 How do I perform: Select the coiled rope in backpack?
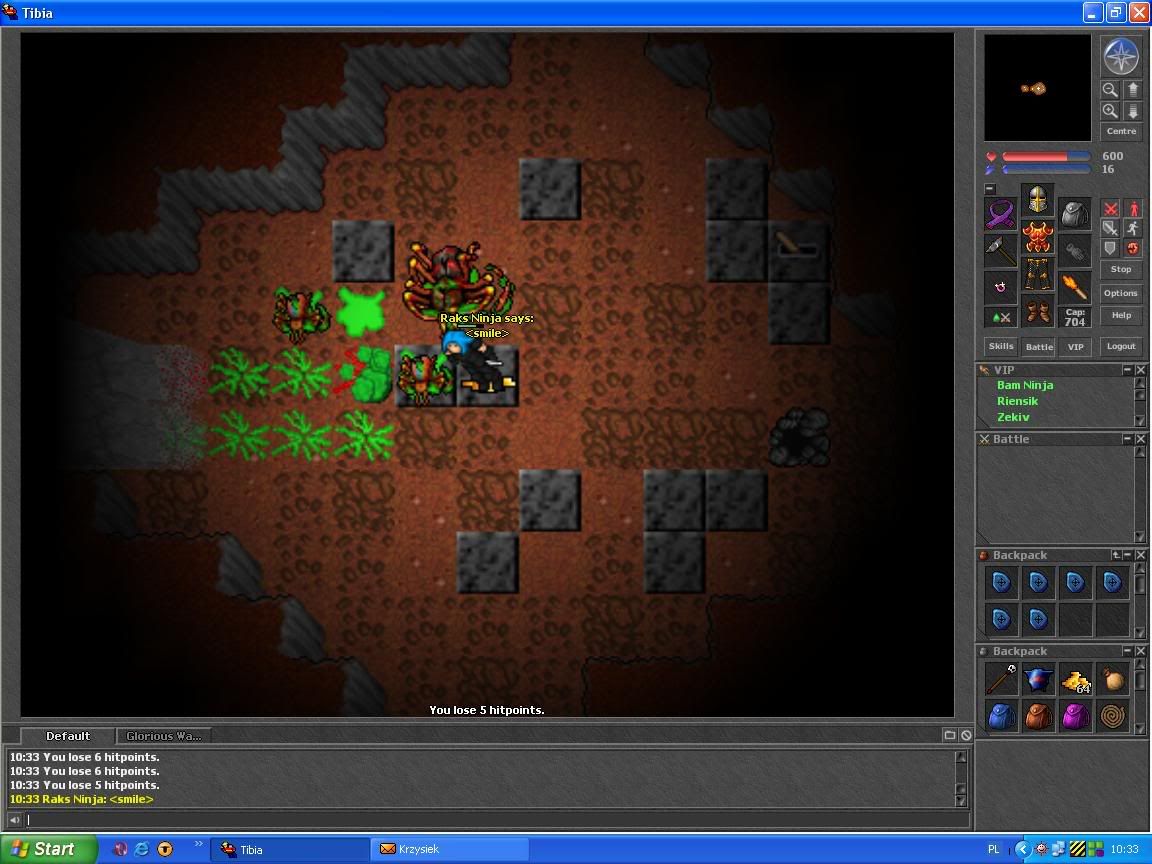coord(1112,716)
